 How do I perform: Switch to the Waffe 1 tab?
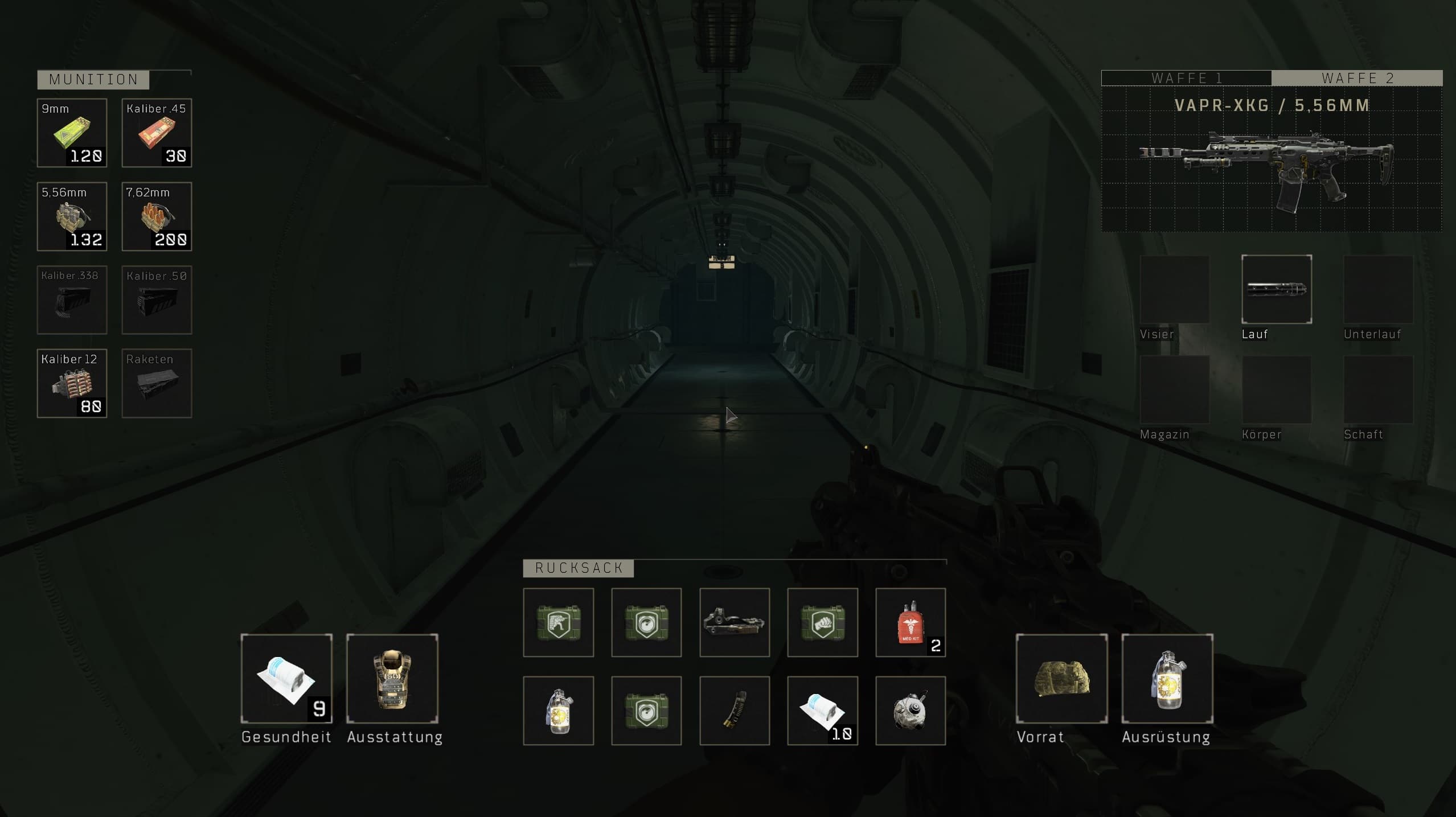1186,78
